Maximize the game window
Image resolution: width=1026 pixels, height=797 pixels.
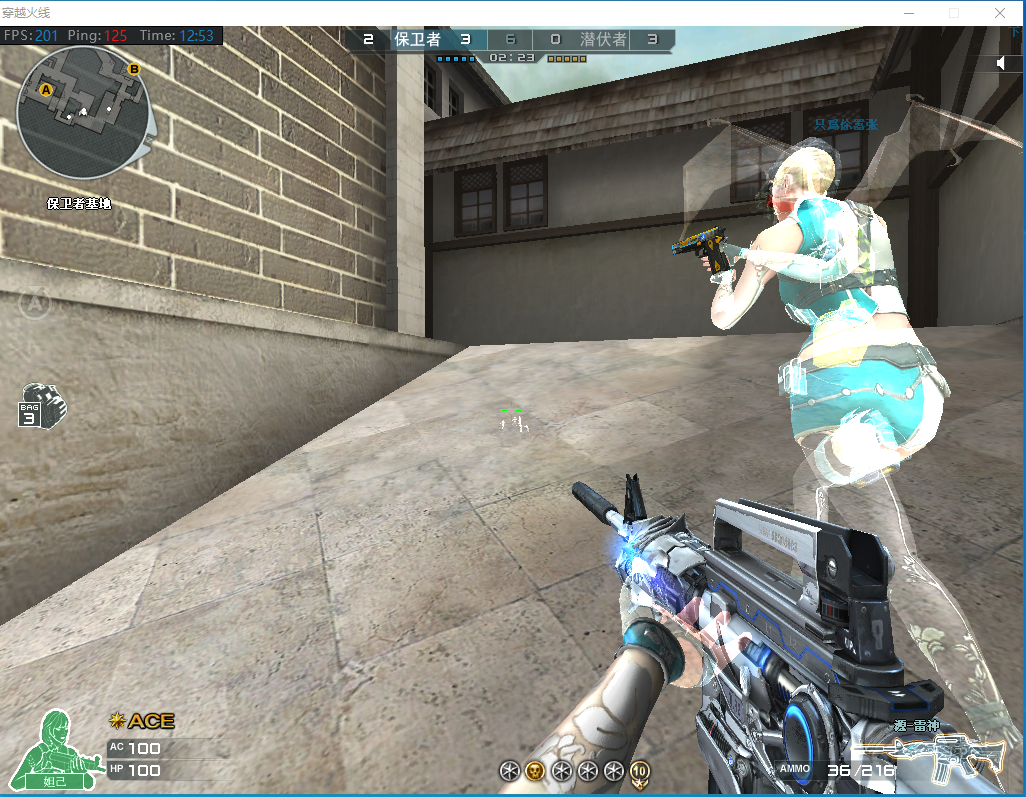[x=954, y=13]
